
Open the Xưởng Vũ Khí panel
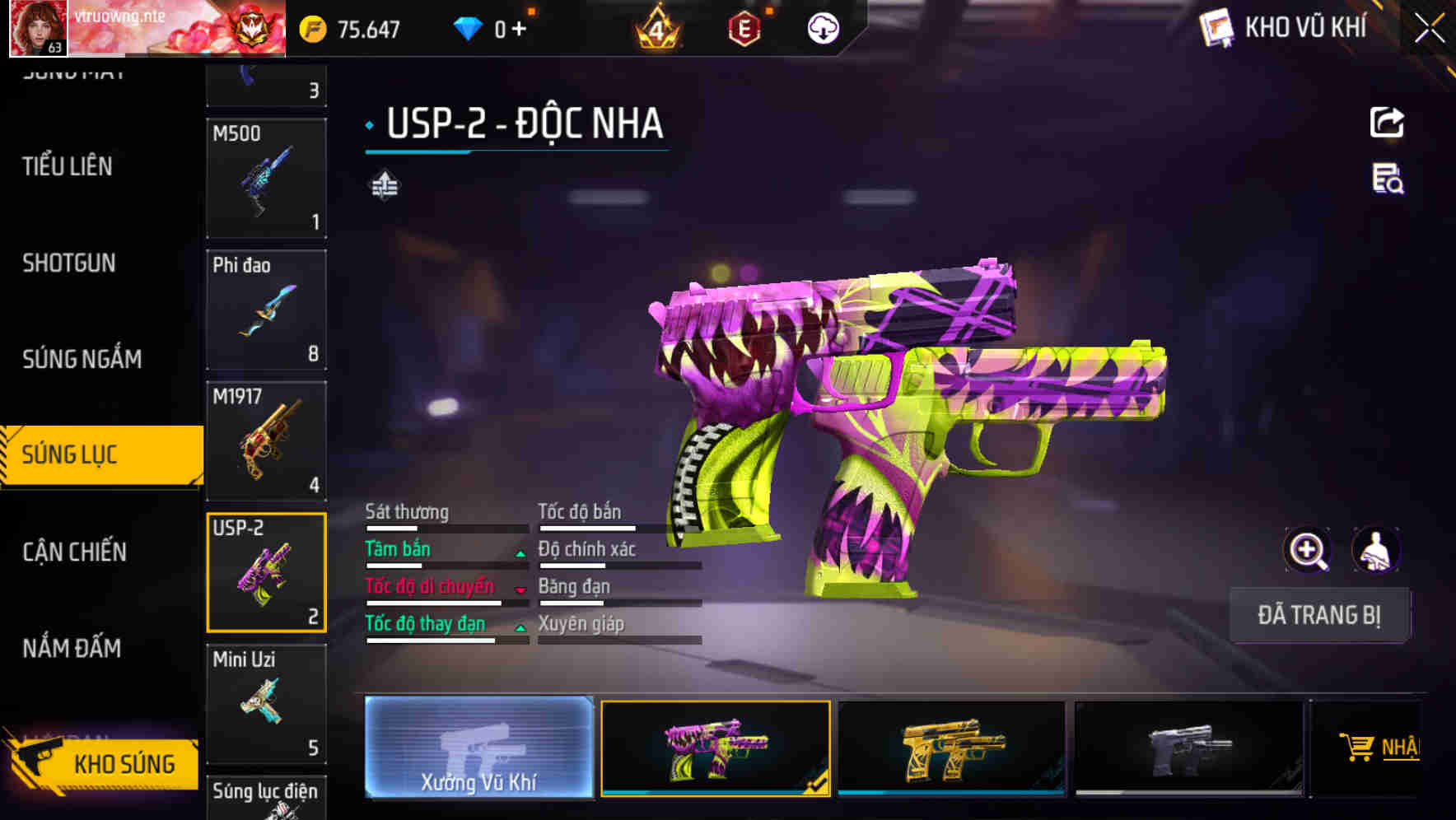click(x=478, y=749)
